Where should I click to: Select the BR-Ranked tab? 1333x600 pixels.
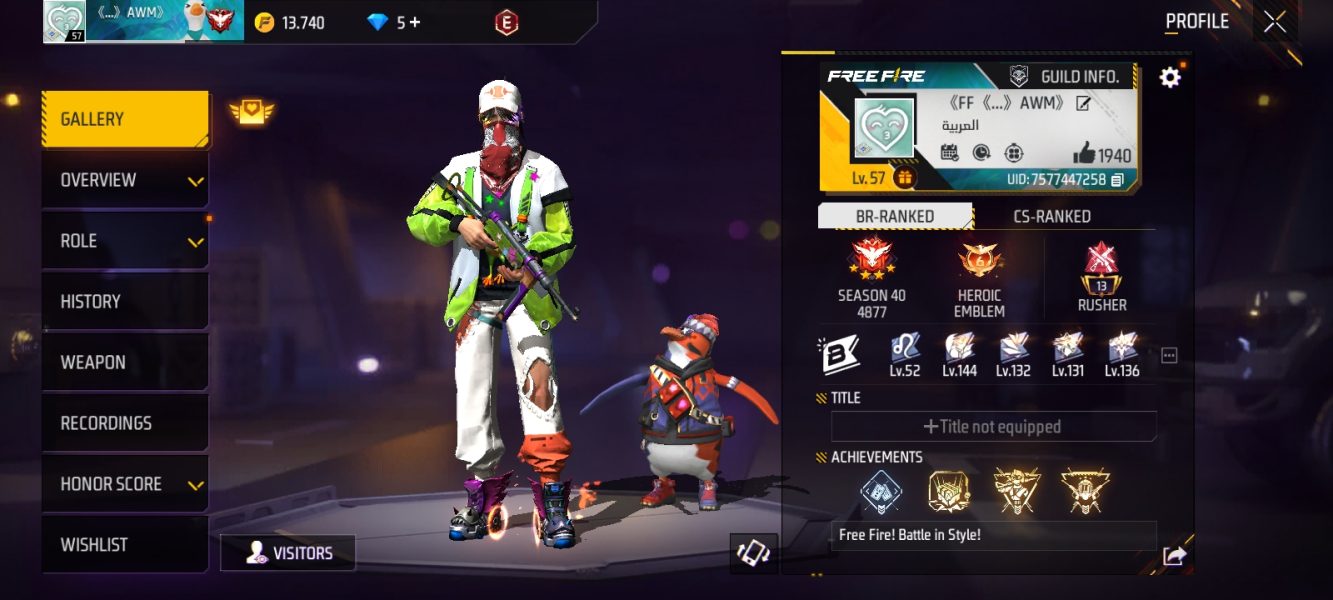point(895,216)
